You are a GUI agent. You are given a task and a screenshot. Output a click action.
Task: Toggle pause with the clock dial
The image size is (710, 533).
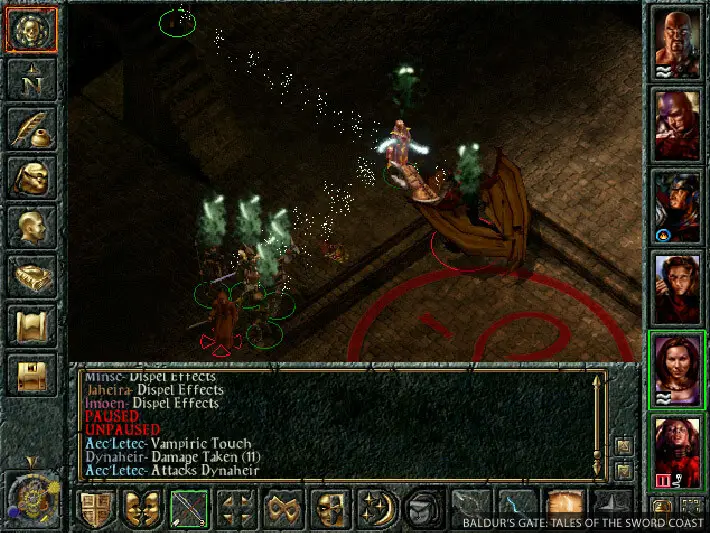pos(31,496)
